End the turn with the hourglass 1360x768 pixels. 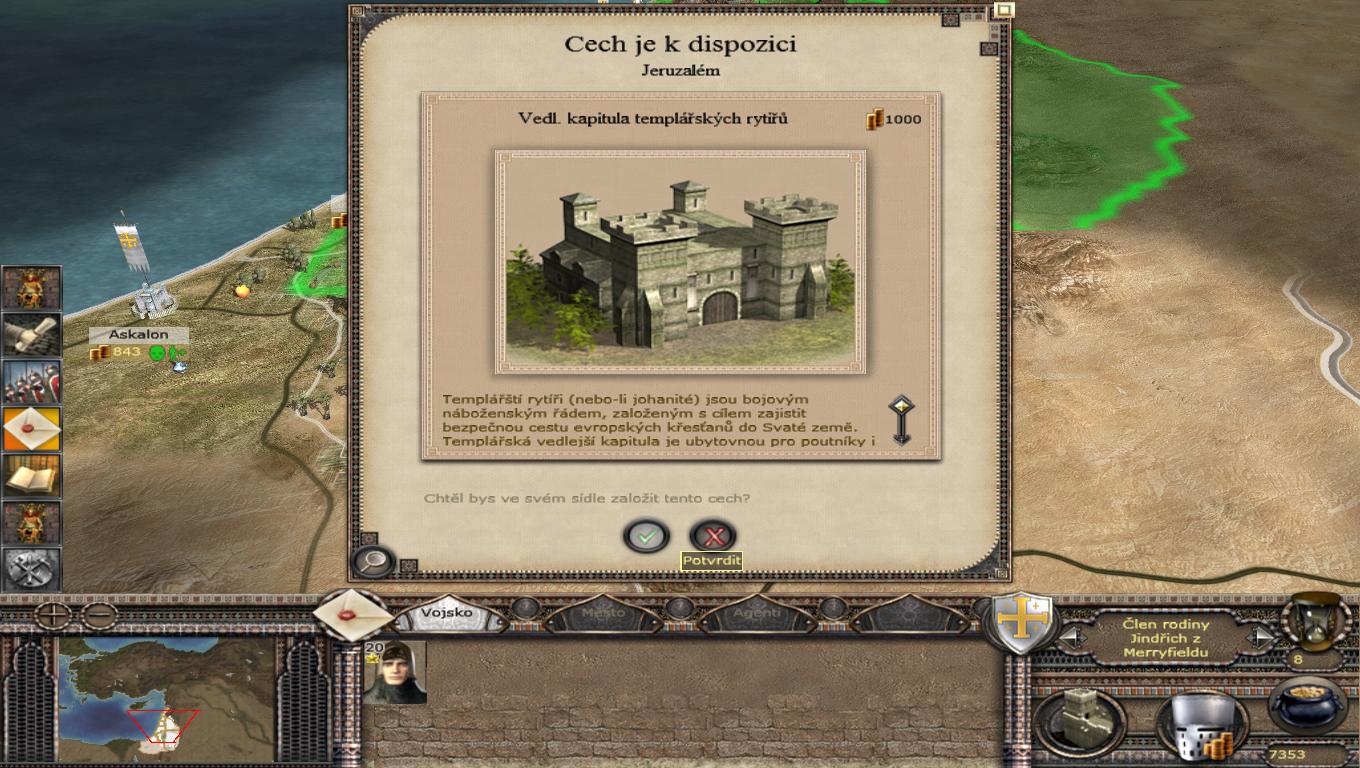click(x=1314, y=619)
